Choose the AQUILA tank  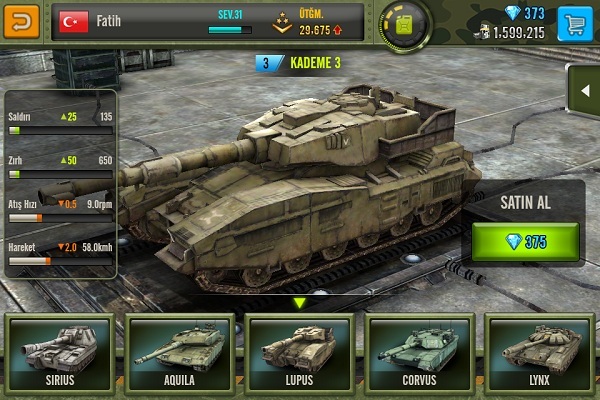coord(180,352)
